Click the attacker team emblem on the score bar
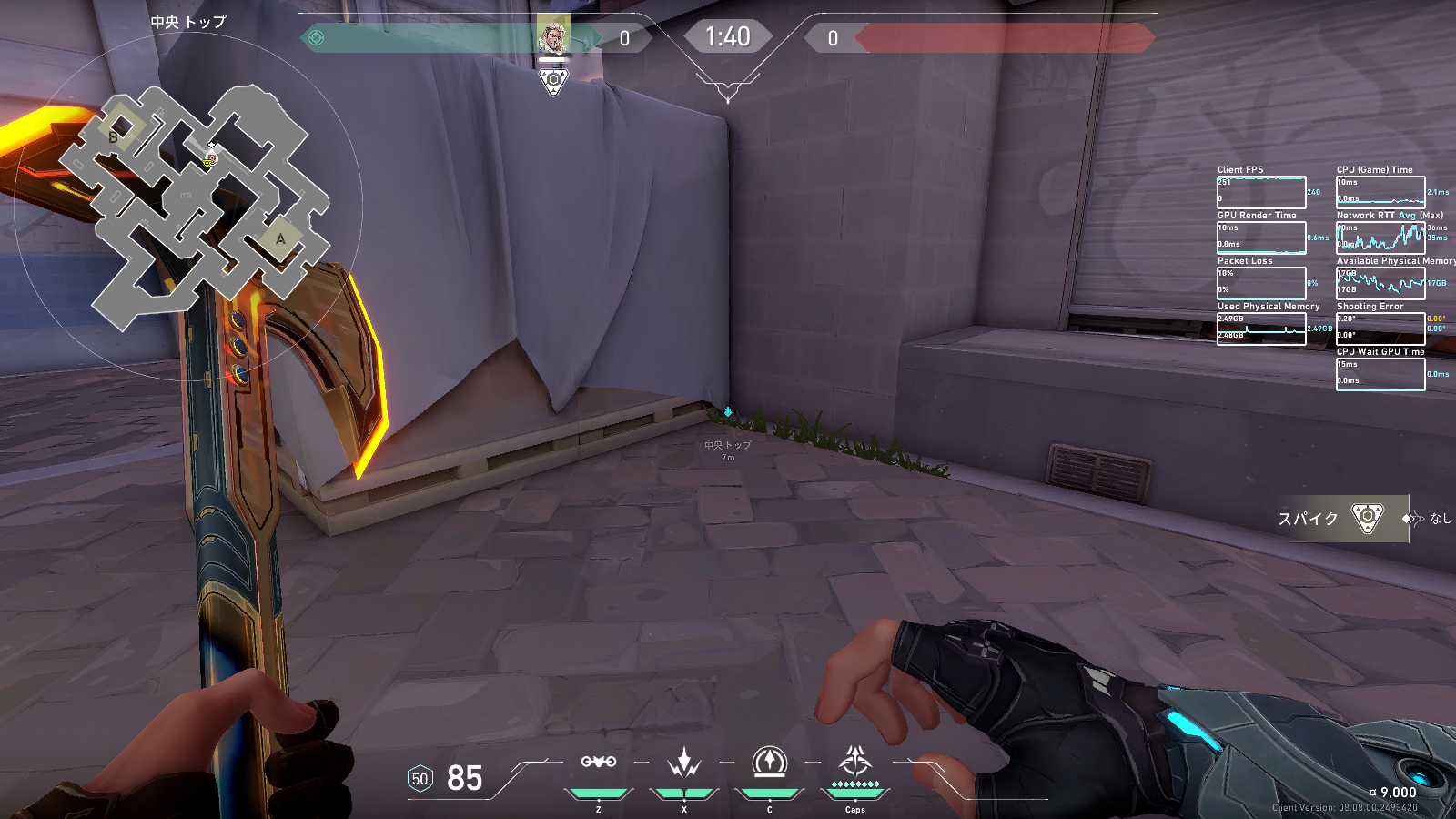Image resolution: width=1456 pixels, height=819 pixels. (x=317, y=38)
